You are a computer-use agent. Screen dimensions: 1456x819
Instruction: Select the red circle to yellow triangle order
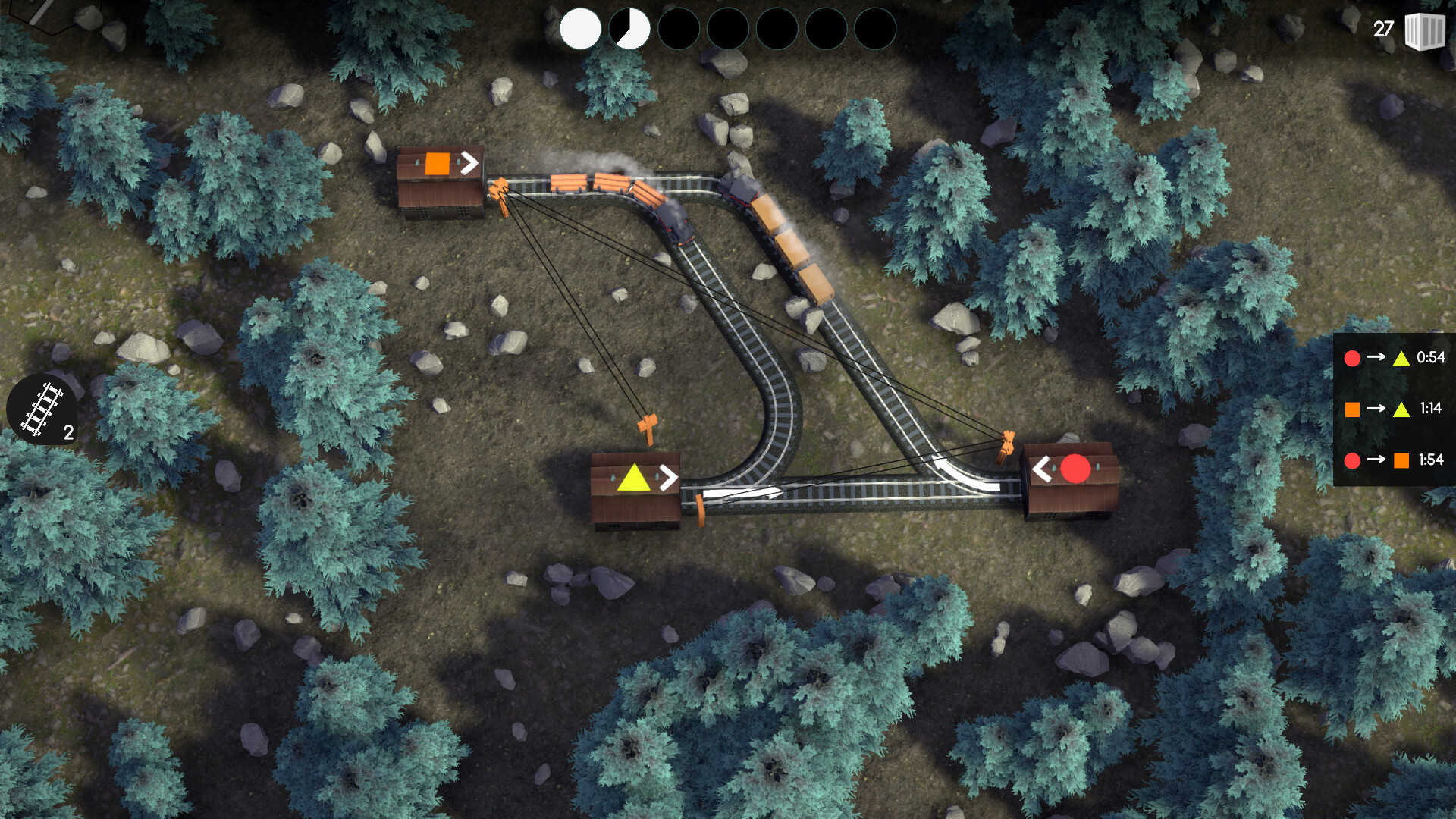click(1394, 358)
